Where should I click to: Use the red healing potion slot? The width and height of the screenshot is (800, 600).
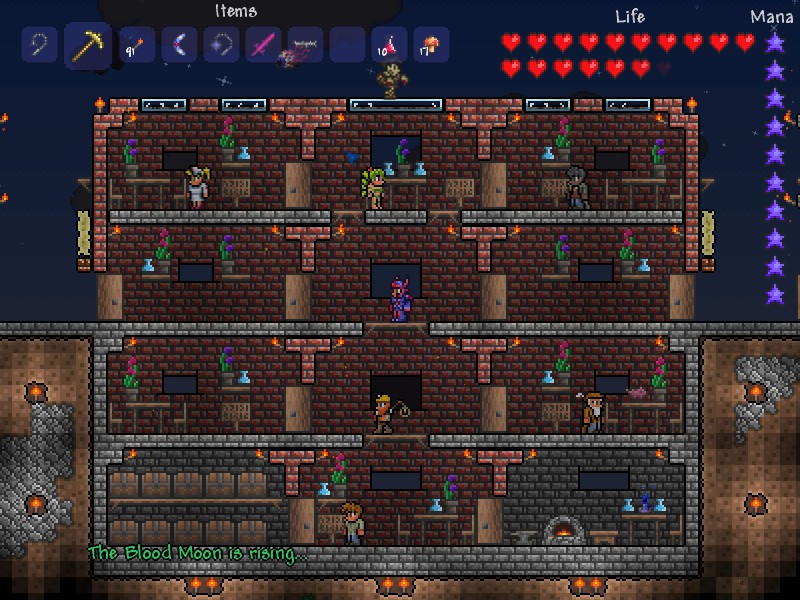(390, 45)
